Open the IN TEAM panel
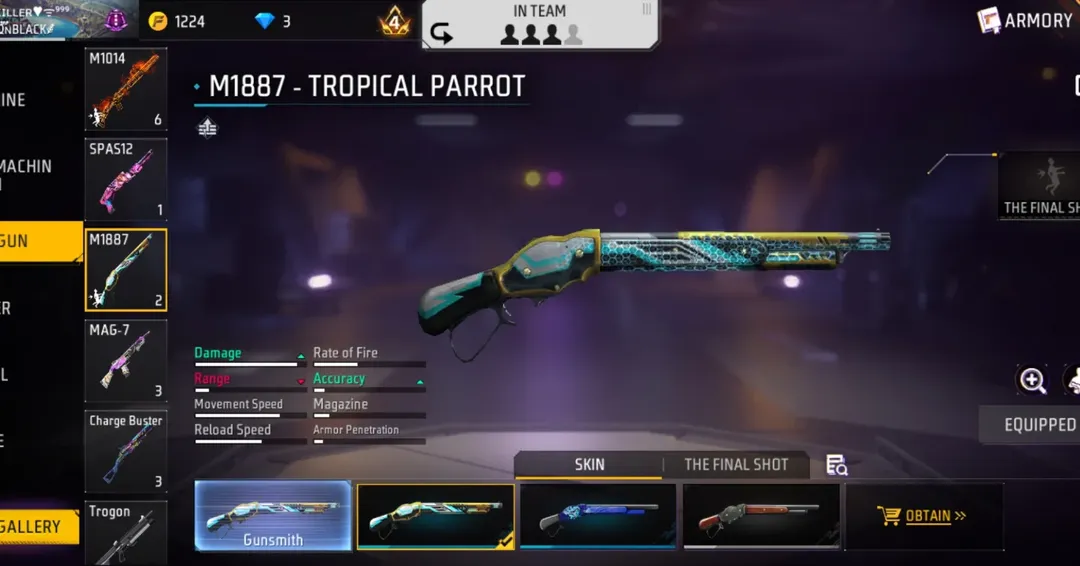The width and height of the screenshot is (1080, 566). point(540,25)
